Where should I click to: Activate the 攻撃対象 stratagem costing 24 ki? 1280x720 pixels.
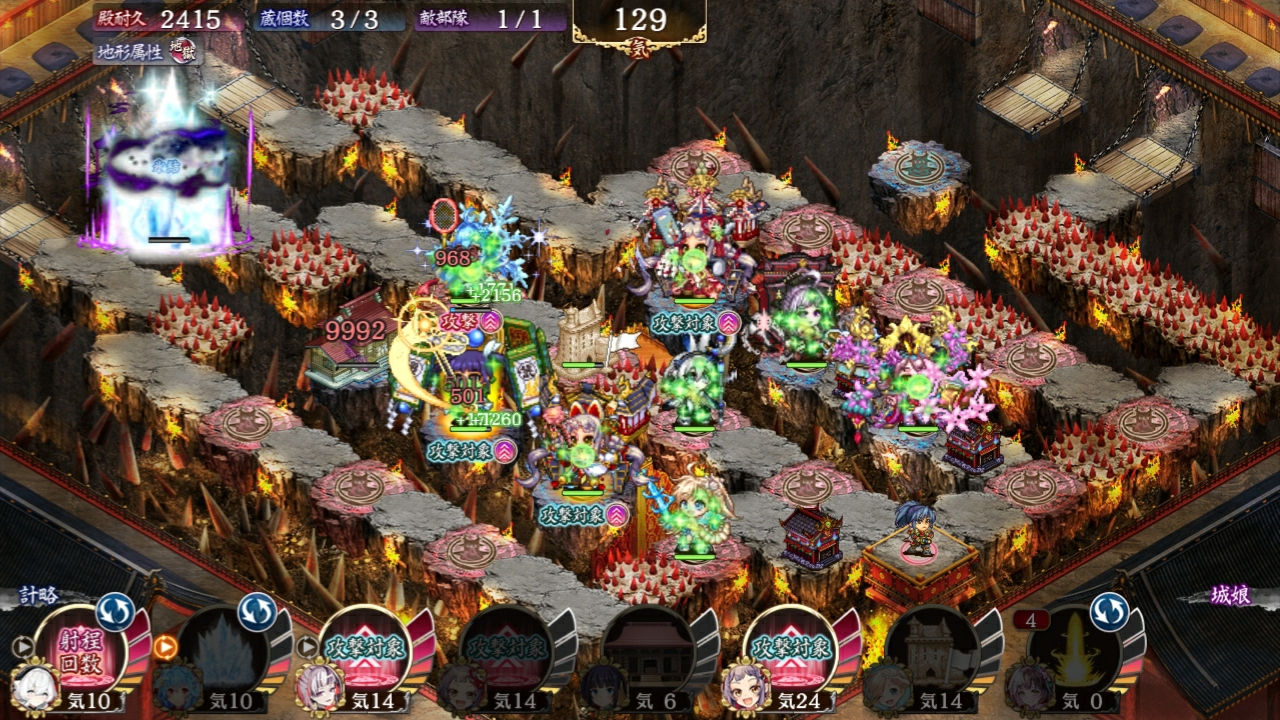point(791,650)
